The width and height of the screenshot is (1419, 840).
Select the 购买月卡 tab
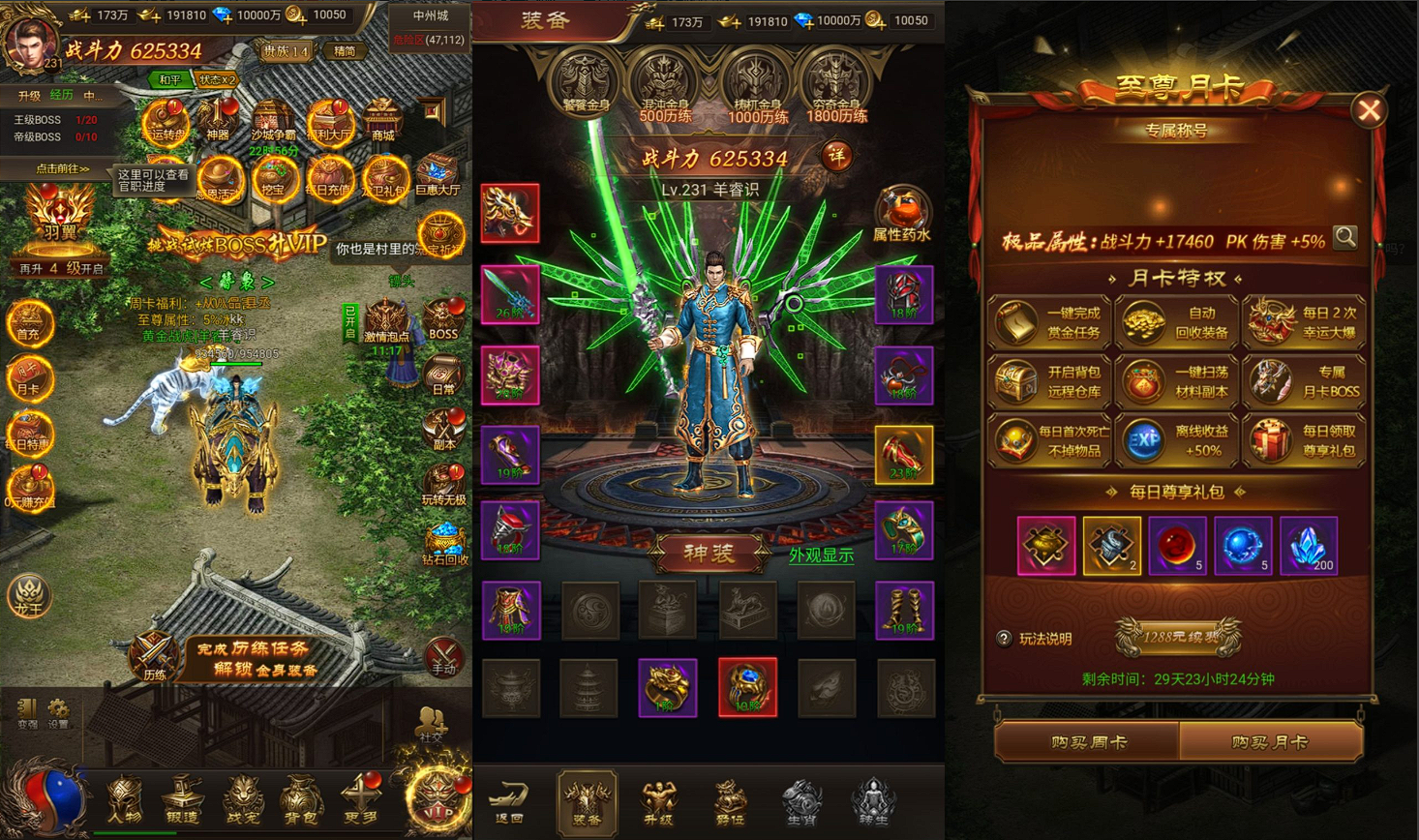pos(1270,742)
